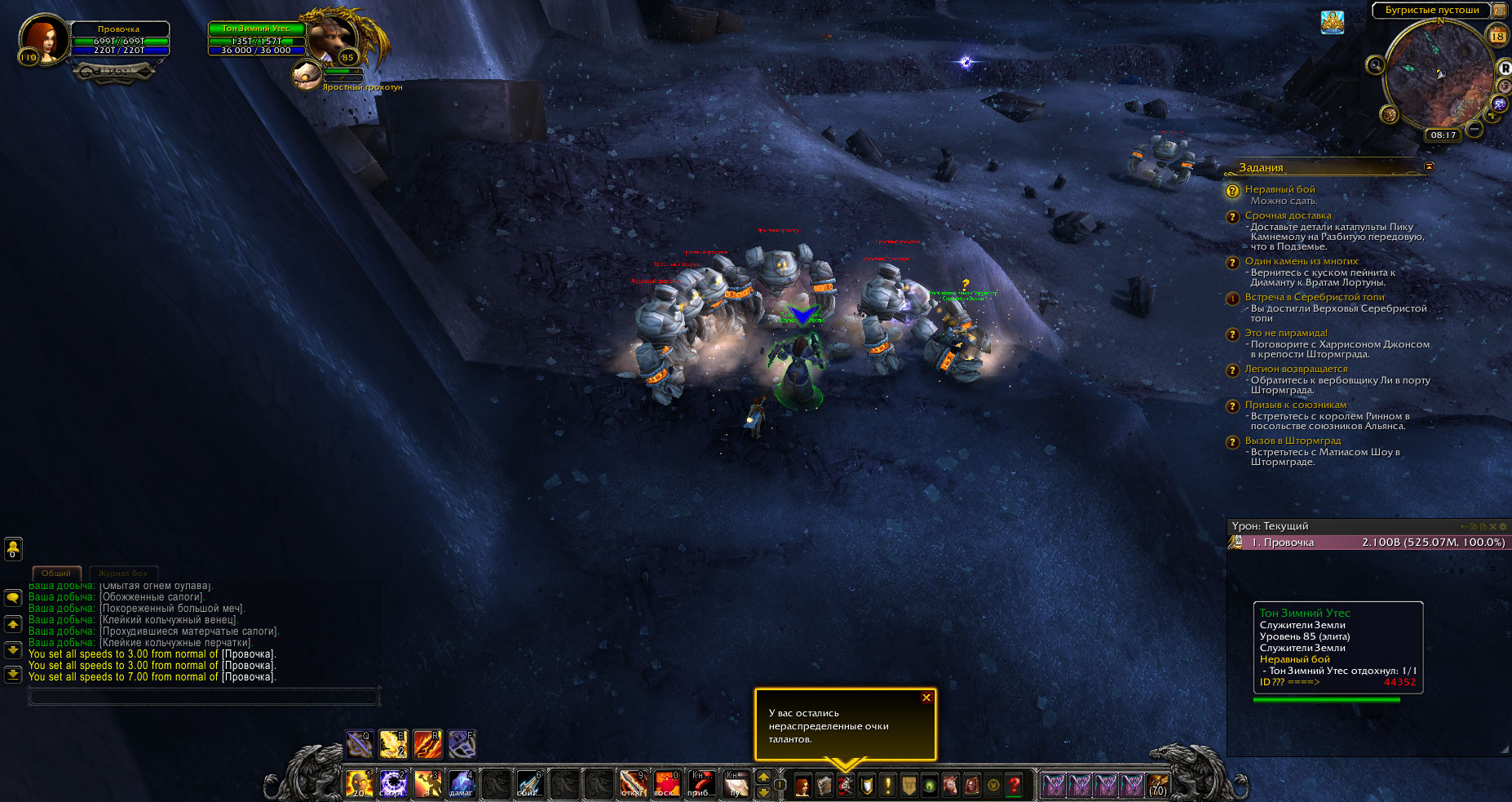Open the backpack bag slot

coord(1157,786)
